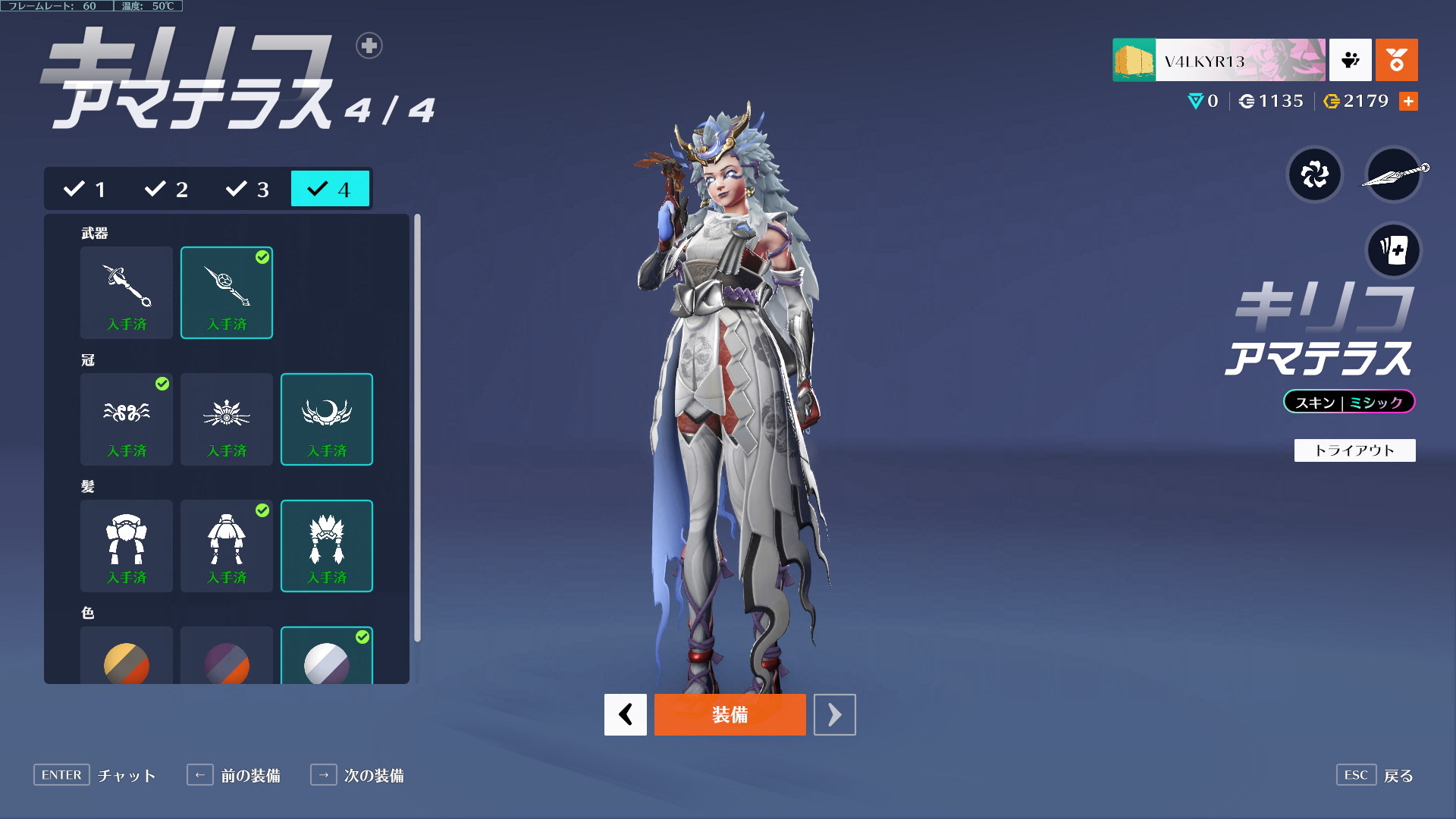Open the kunai weapon preview icon
The width and height of the screenshot is (1456, 819).
(x=1394, y=175)
